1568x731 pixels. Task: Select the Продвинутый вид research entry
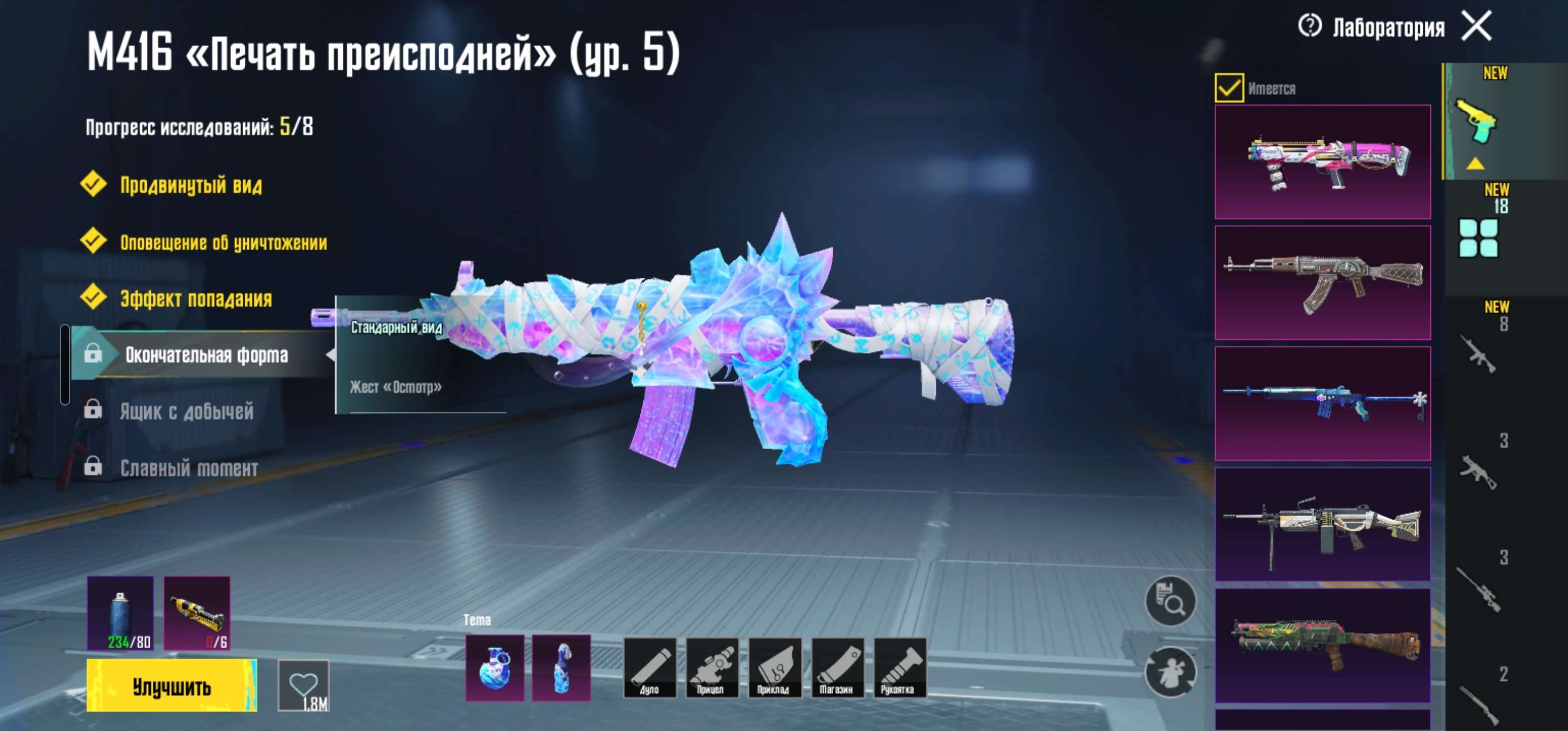190,185
